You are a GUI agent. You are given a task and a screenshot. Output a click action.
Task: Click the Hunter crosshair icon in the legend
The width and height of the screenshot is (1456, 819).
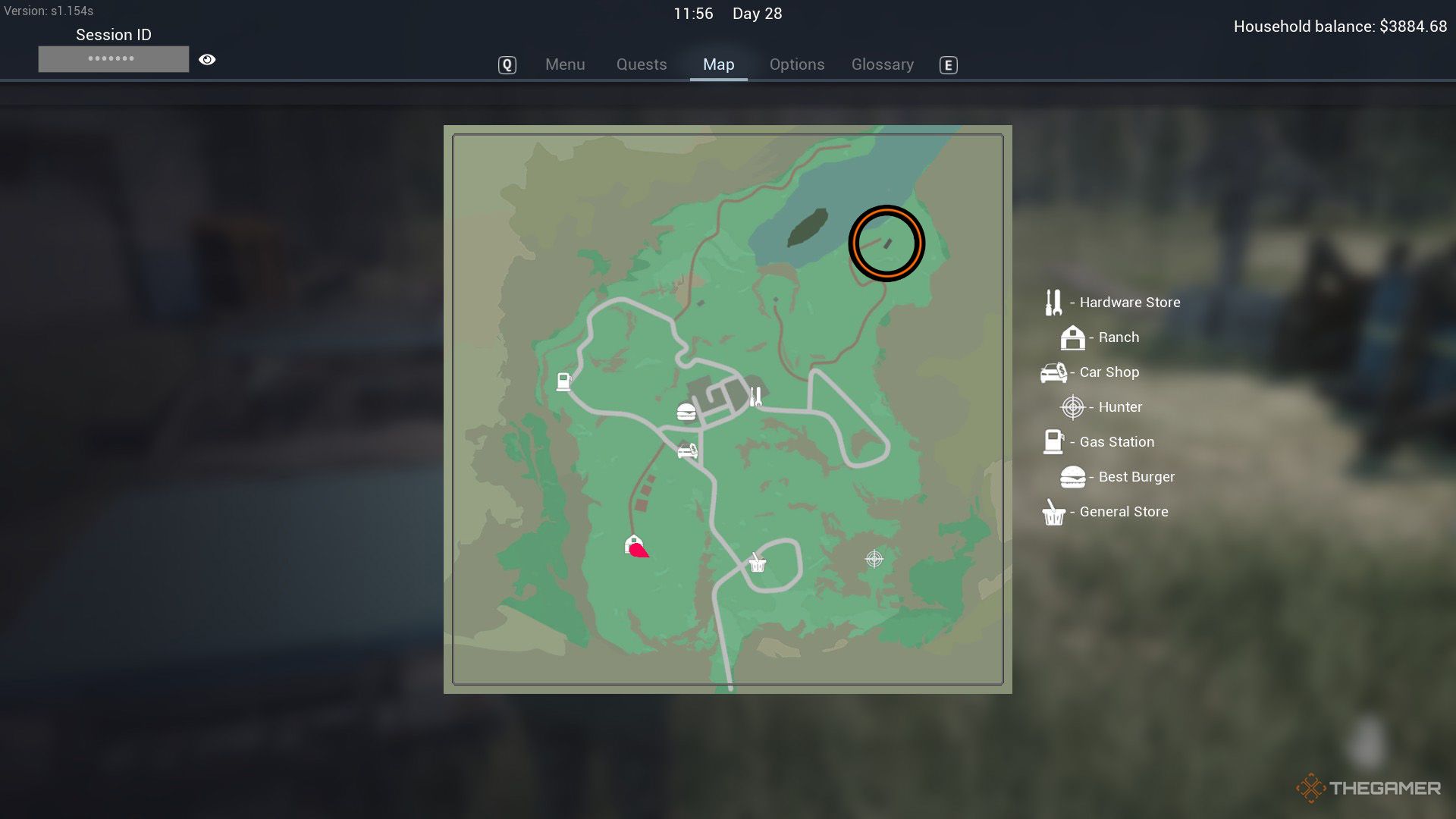1072,406
